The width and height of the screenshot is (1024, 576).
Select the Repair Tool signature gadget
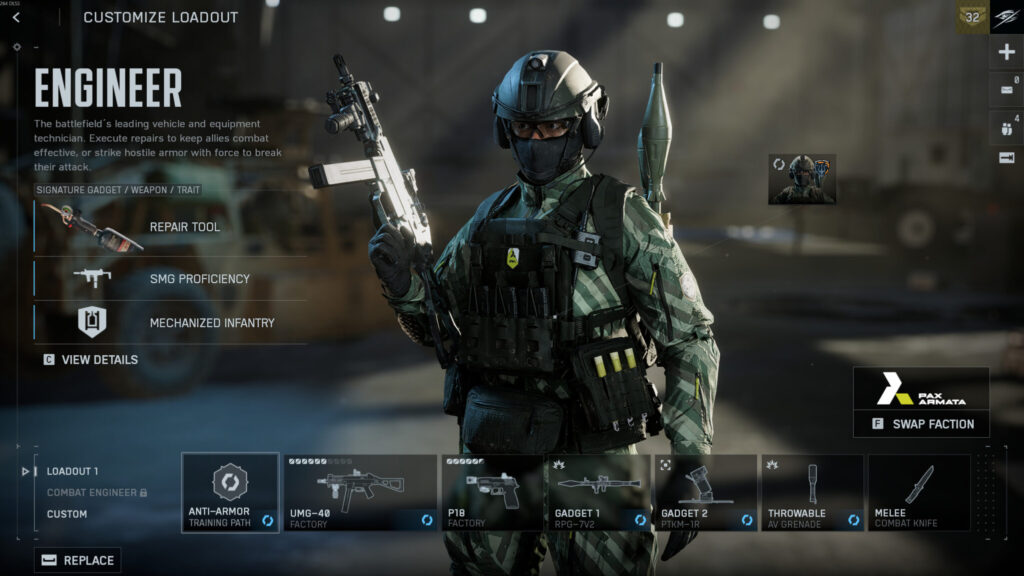point(170,227)
